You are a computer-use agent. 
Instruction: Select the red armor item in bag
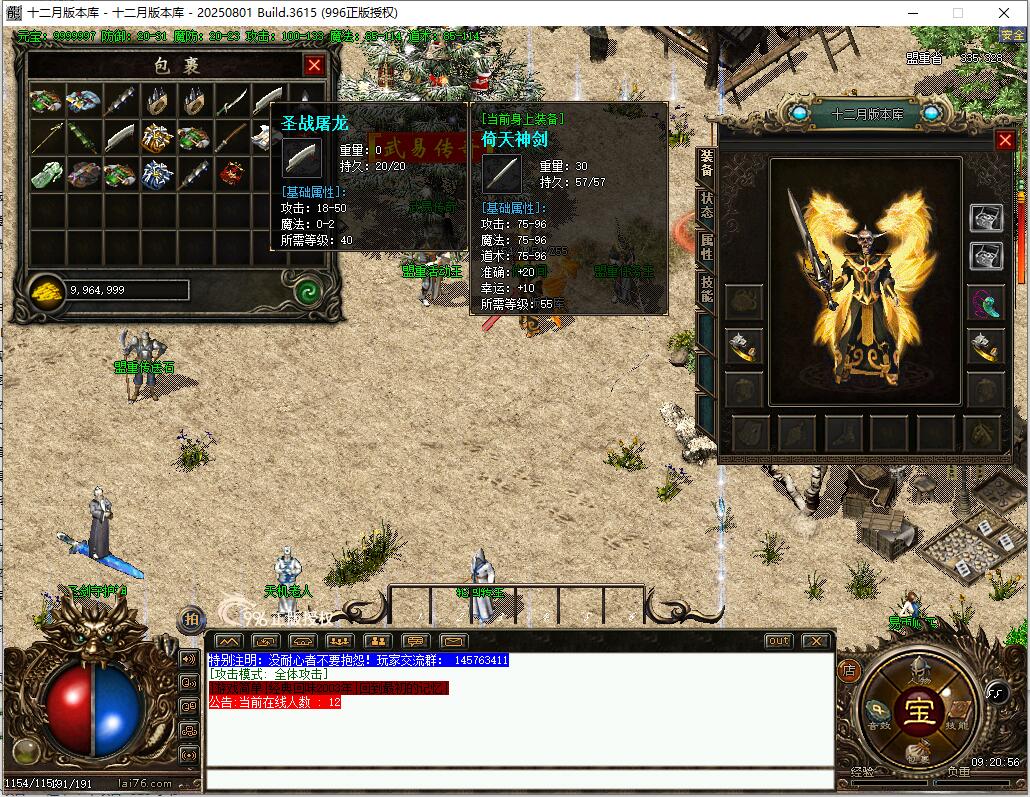[x=232, y=173]
